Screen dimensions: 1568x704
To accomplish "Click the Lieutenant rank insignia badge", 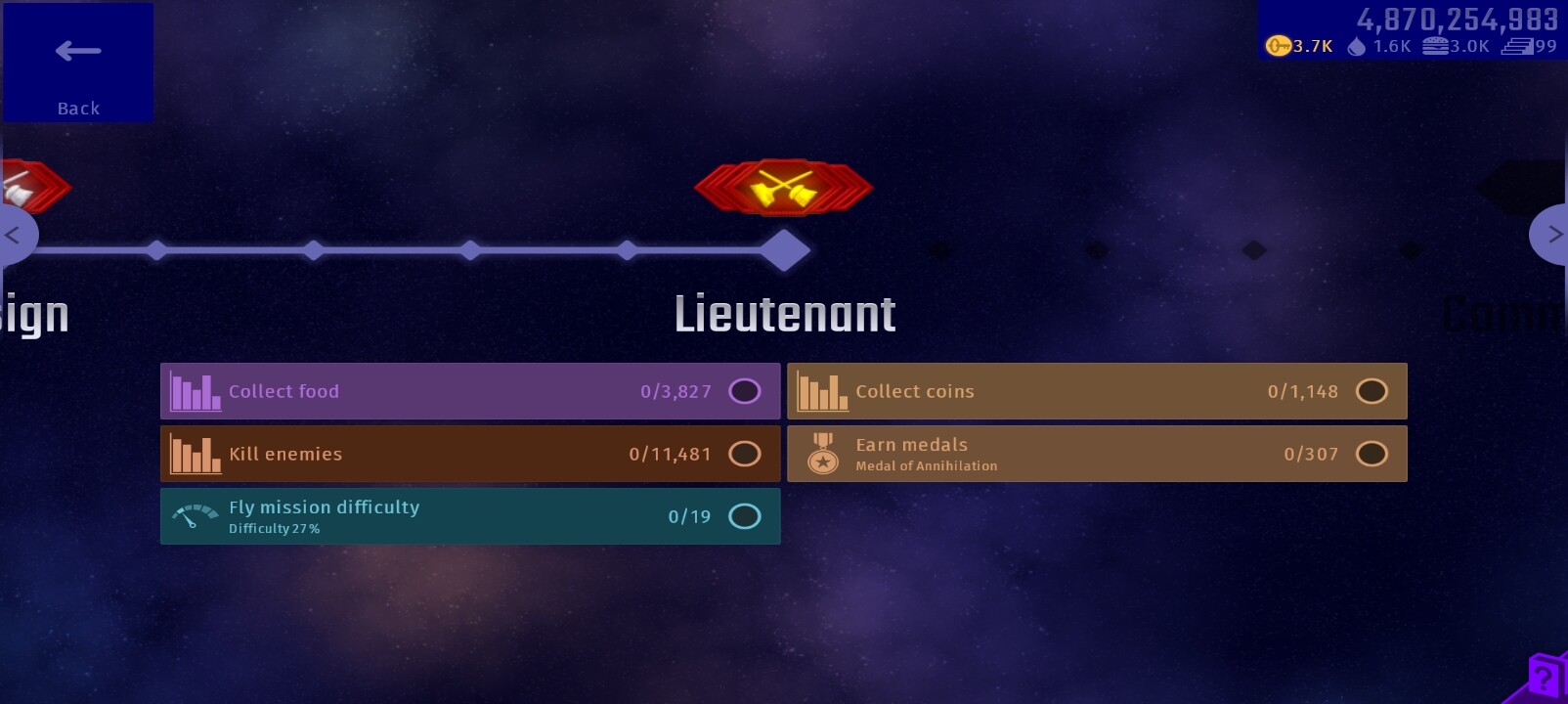I will [784, 187].
